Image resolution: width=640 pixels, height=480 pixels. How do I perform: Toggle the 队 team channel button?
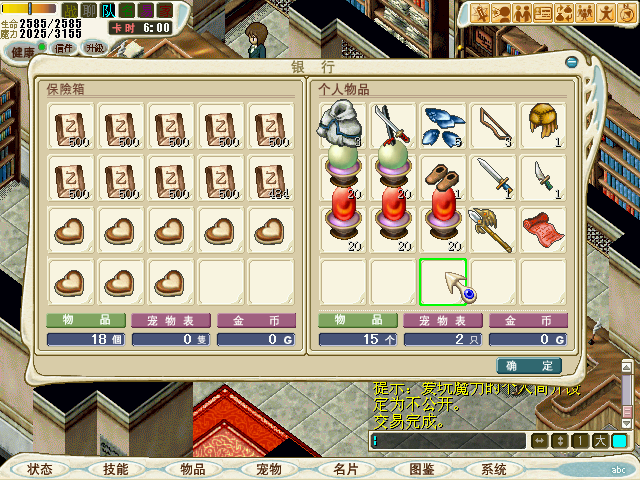[x=107, y=11]
